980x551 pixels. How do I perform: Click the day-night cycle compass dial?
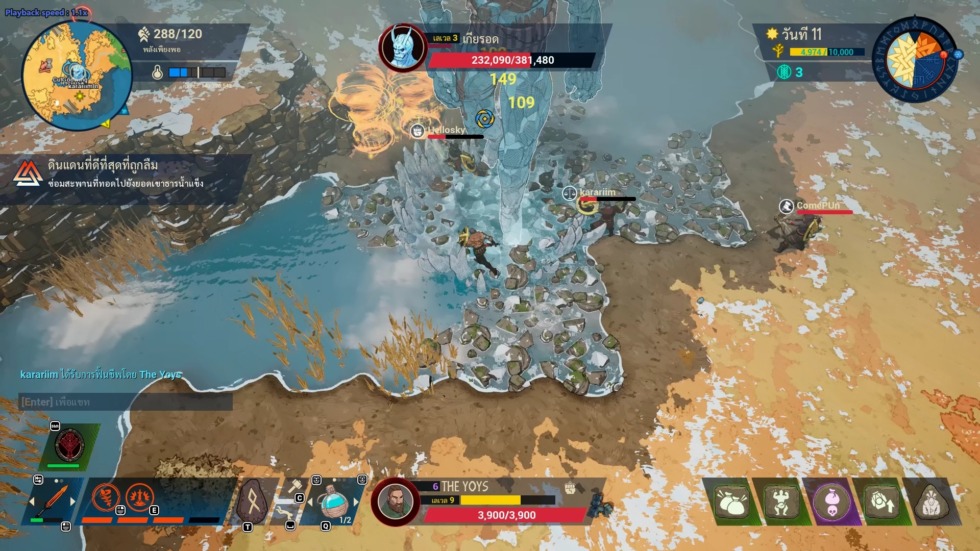tap(915, 60)
